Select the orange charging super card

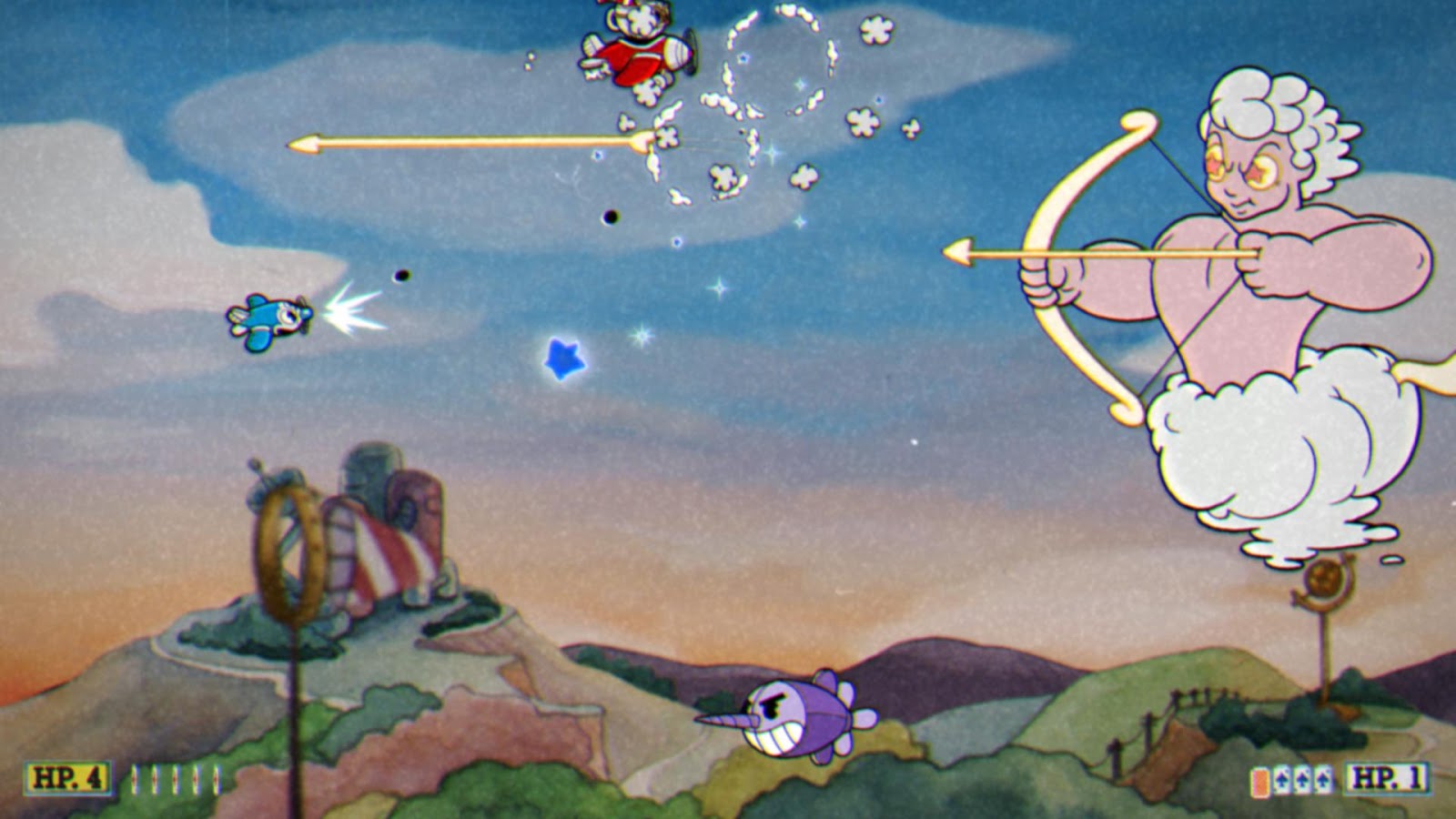(1260, 781)
